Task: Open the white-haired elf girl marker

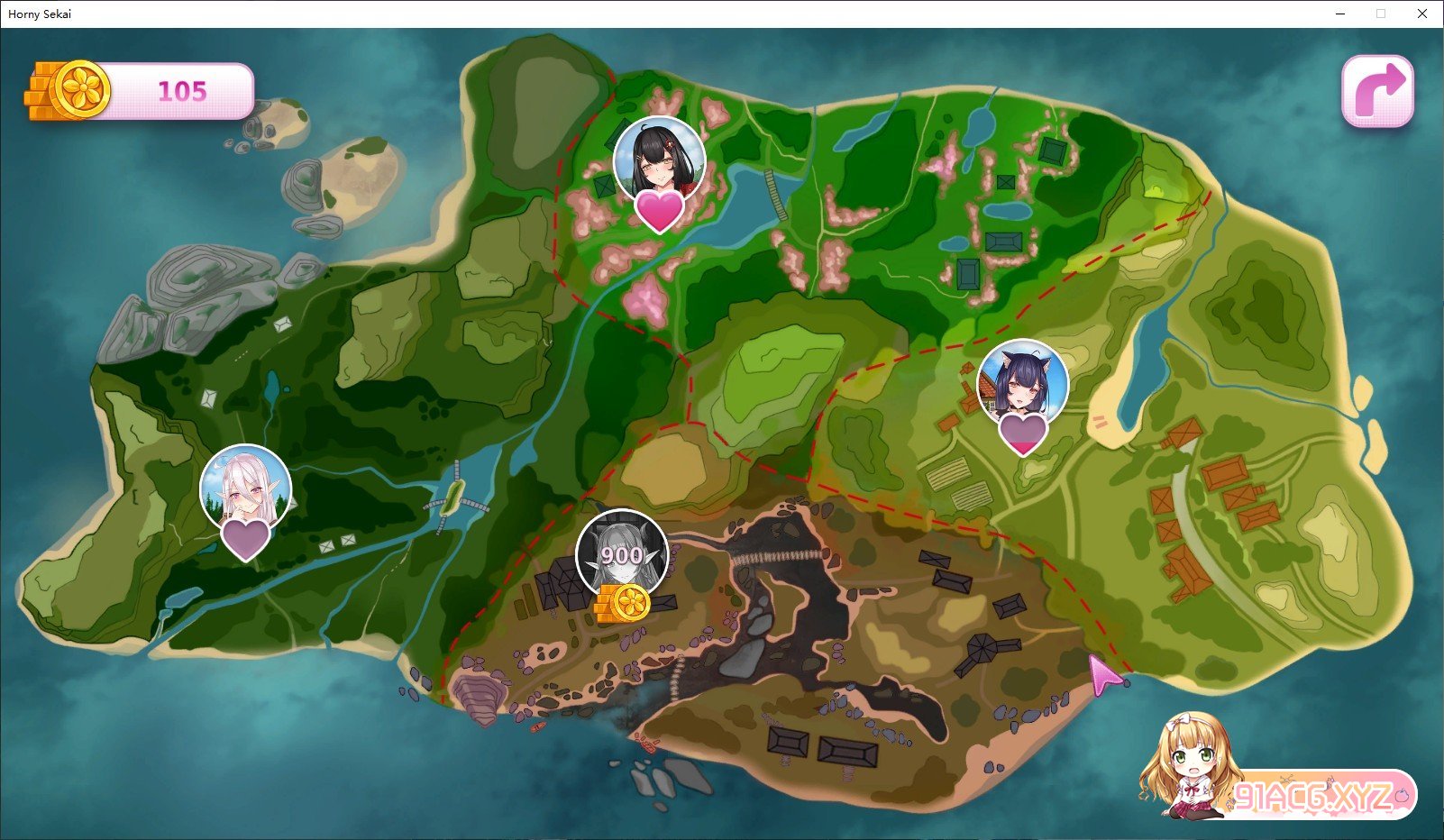Action: tap(245, 490)
